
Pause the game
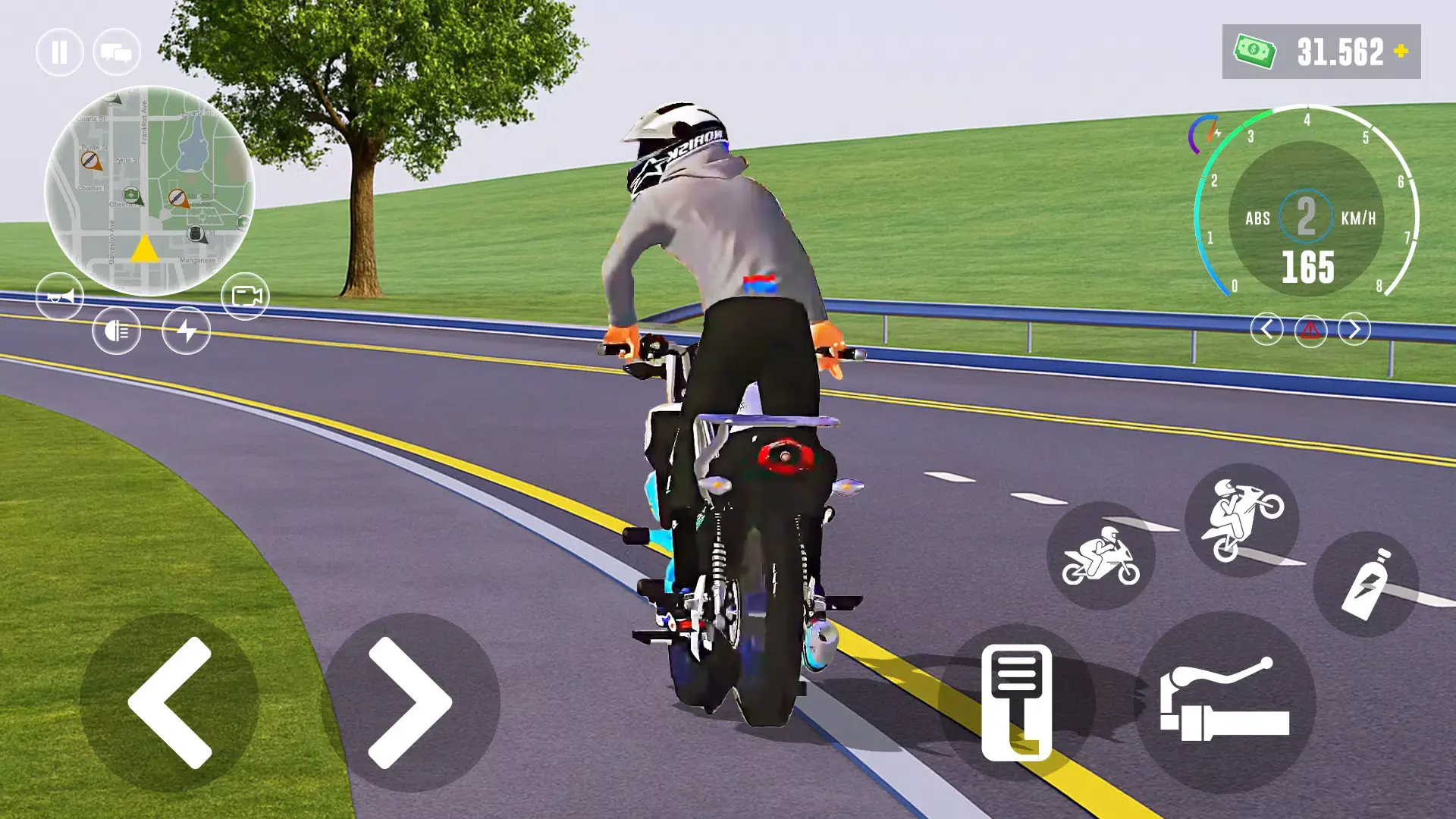pyautogui.click(x=60, y=52)
